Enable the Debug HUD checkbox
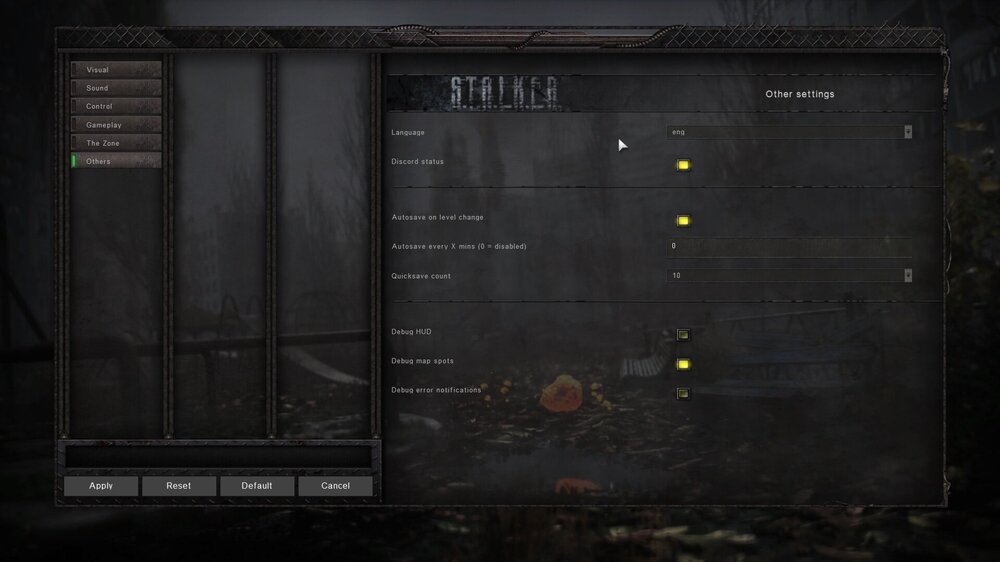1000x562 pixels. [x=683, y=335]
